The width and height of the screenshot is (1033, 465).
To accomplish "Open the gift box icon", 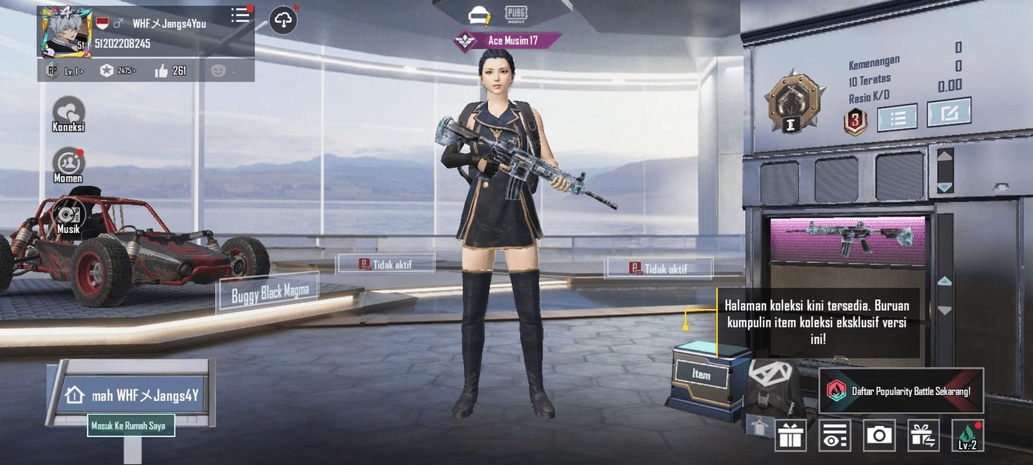I will coord(790,436).
